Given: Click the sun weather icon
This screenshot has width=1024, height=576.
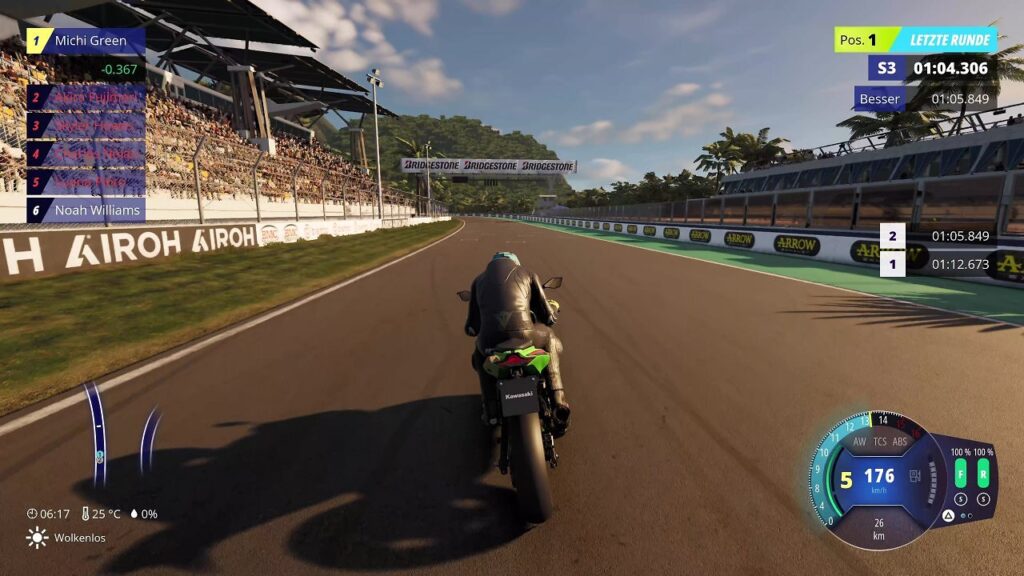Looking at the screenshot, I should (x=37, y=538).
